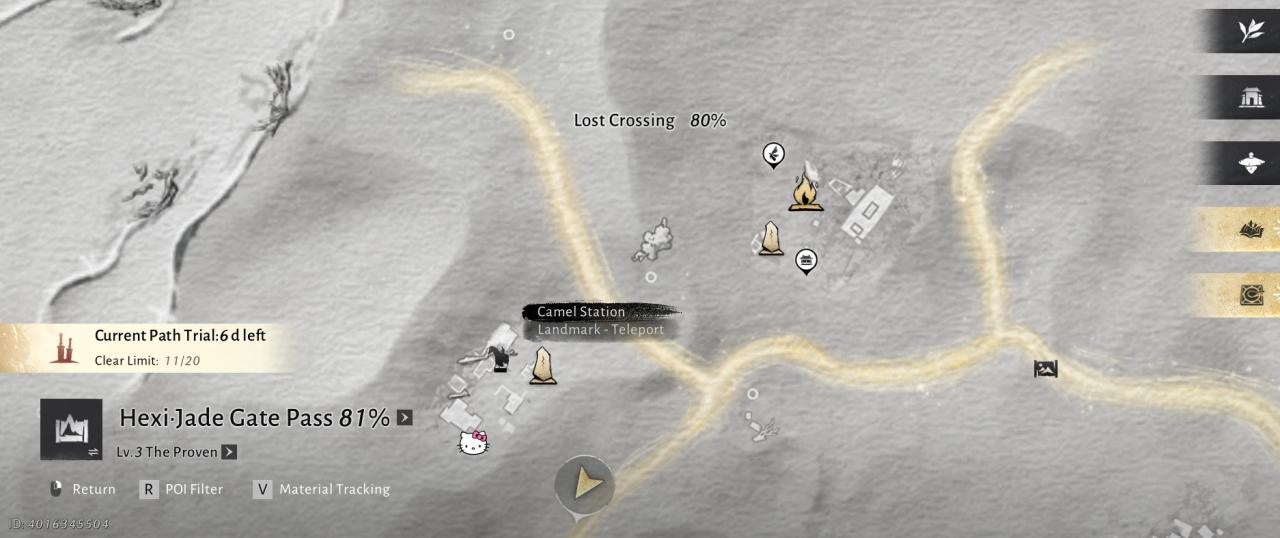Select the shop pin marker on the map
This screenshot has height=538, width=1280.
806,261
